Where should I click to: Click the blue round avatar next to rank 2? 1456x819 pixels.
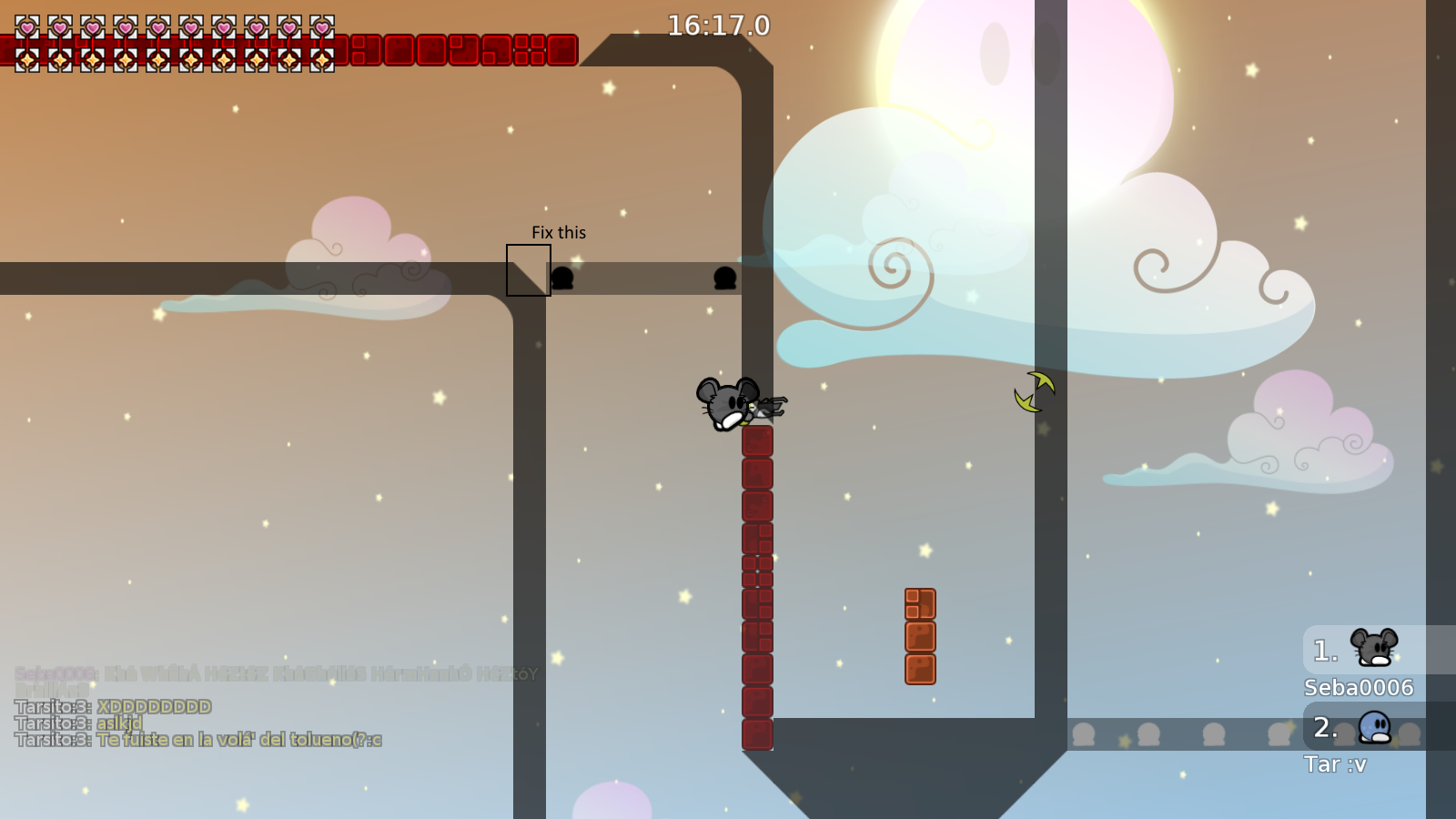click(1376, 733)
